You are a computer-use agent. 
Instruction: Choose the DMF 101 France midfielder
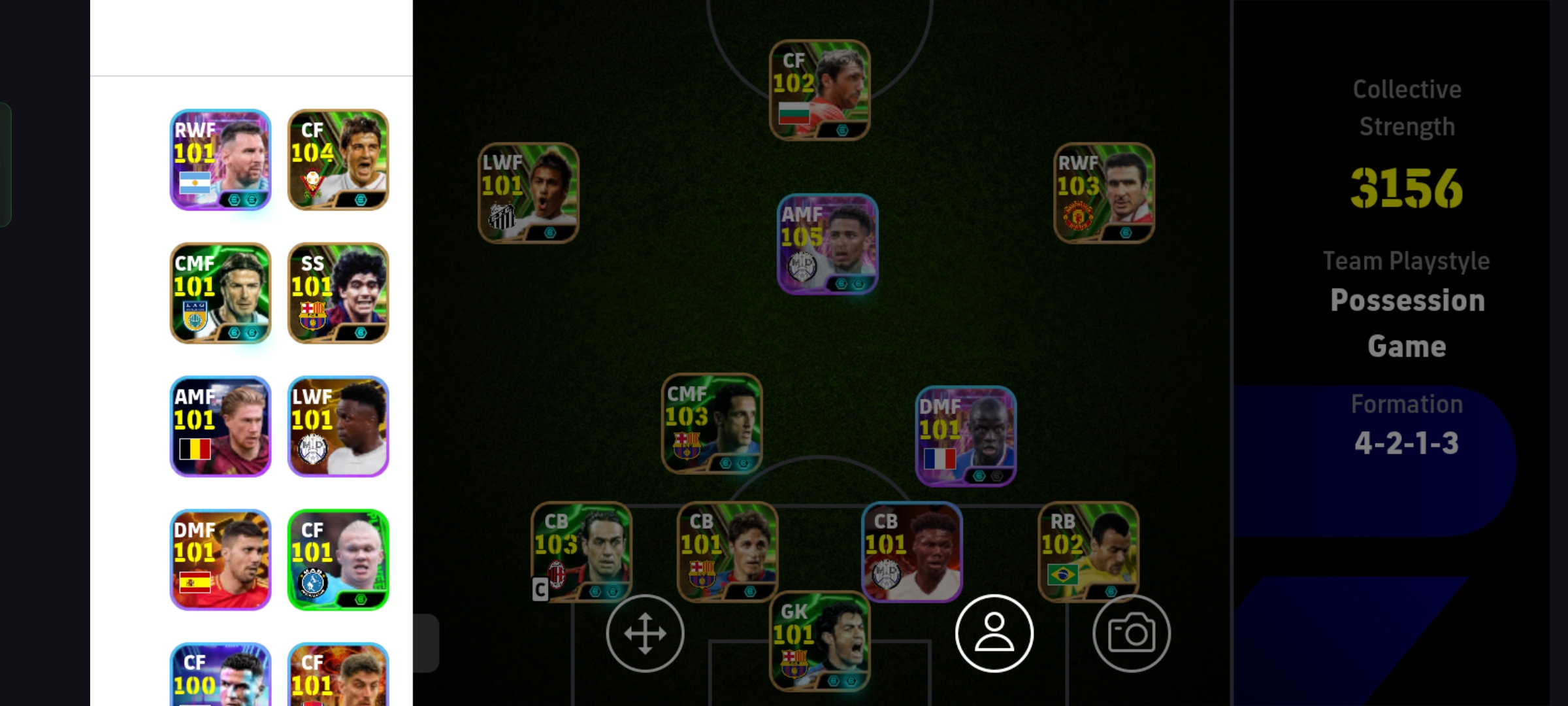click(x=966, y=436)
